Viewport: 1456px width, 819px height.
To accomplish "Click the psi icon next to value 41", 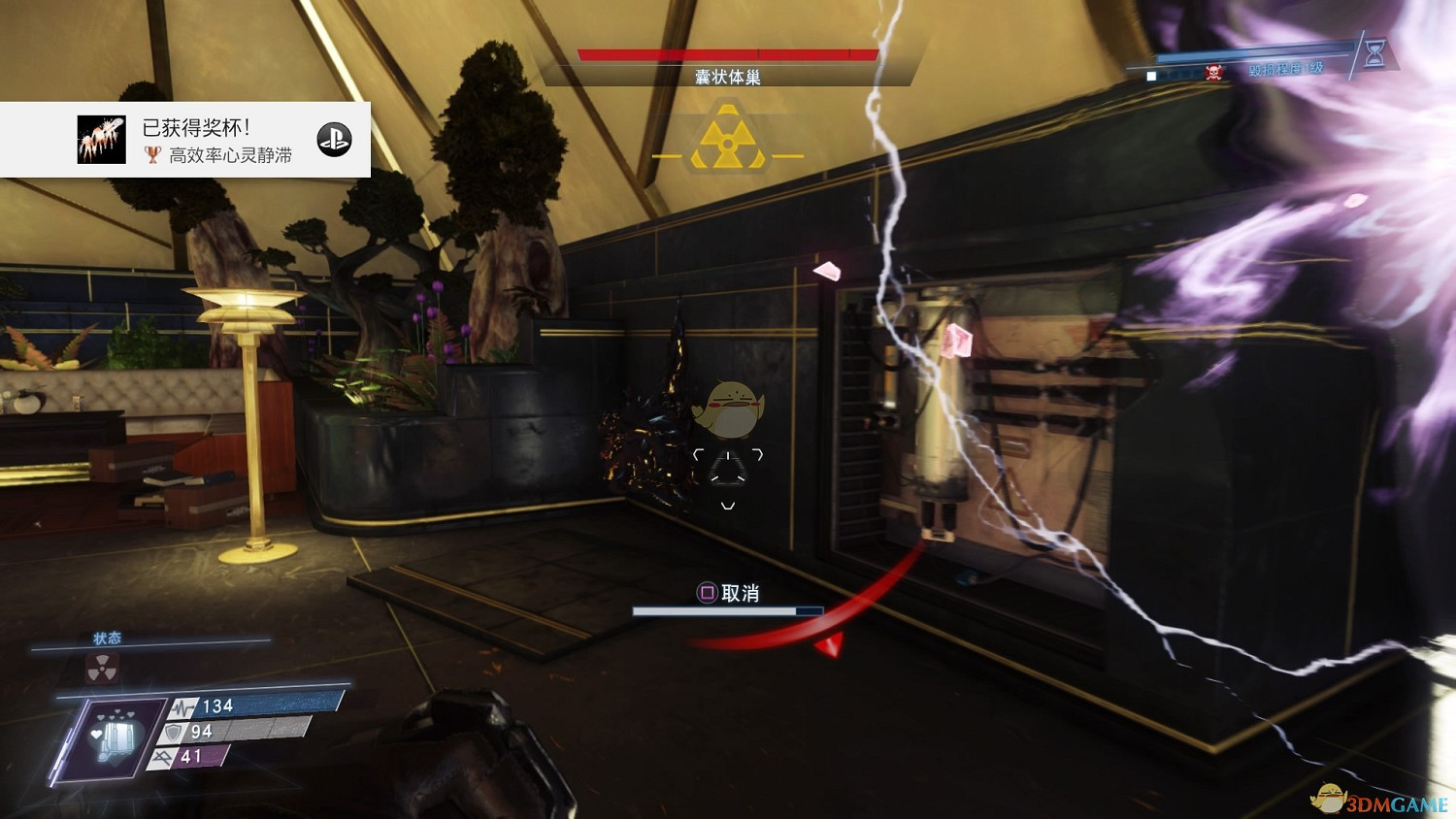I will (164, 758).
